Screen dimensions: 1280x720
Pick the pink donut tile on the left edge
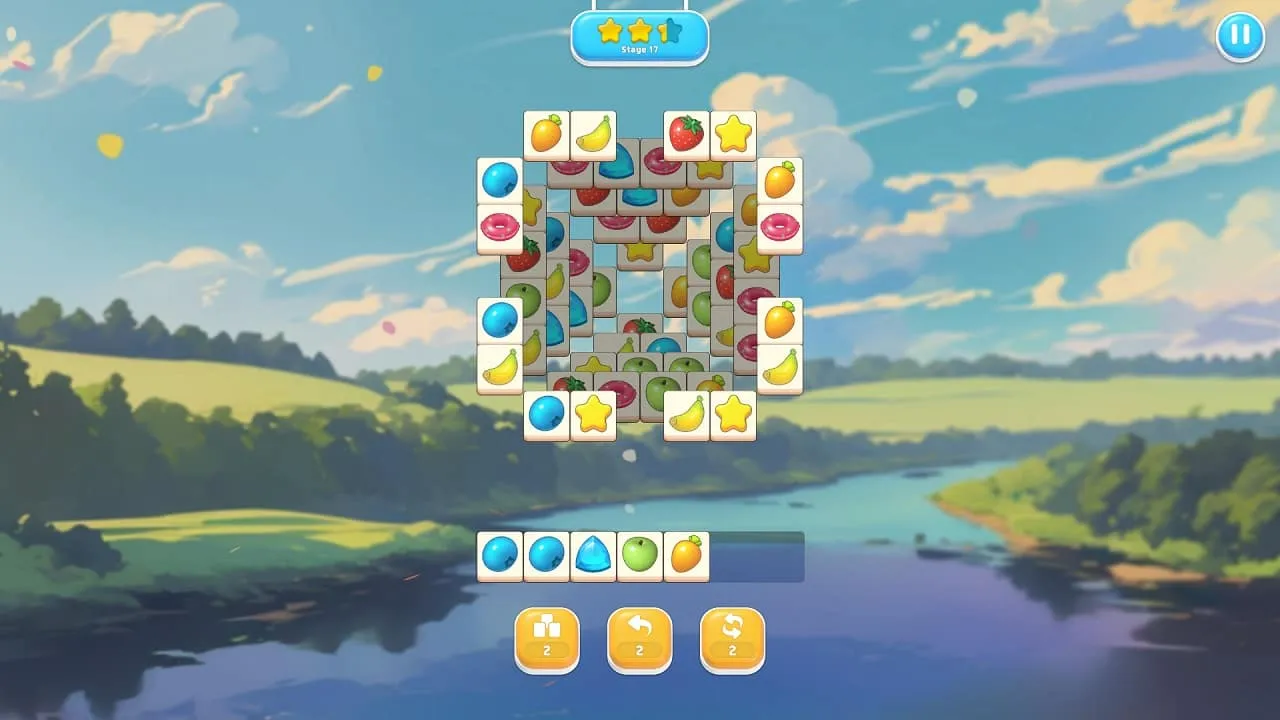point(500,228)
